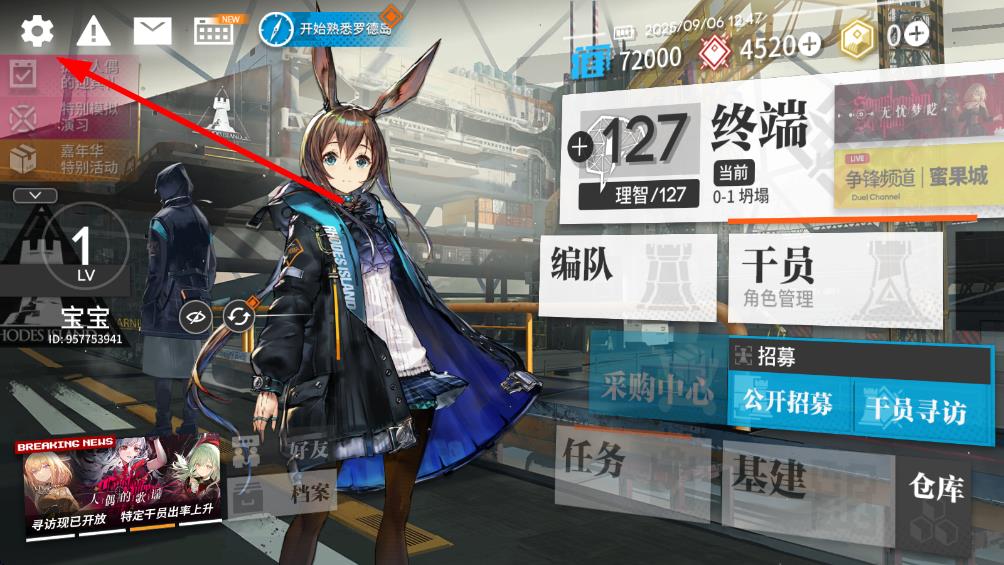This screenshot has width=1004, height=565.
Task: Choose 公开招募 open recruitment
Action: point(788,404)
